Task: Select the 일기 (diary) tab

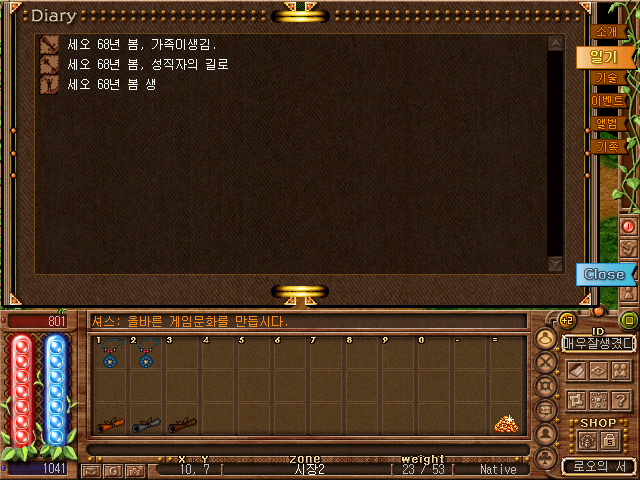Action: (x=603, y=57)
